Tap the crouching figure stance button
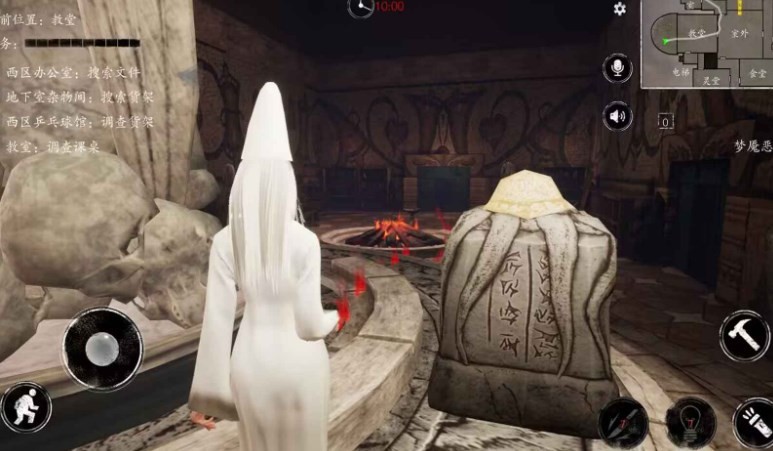773x451 pixels. point(25,408)
